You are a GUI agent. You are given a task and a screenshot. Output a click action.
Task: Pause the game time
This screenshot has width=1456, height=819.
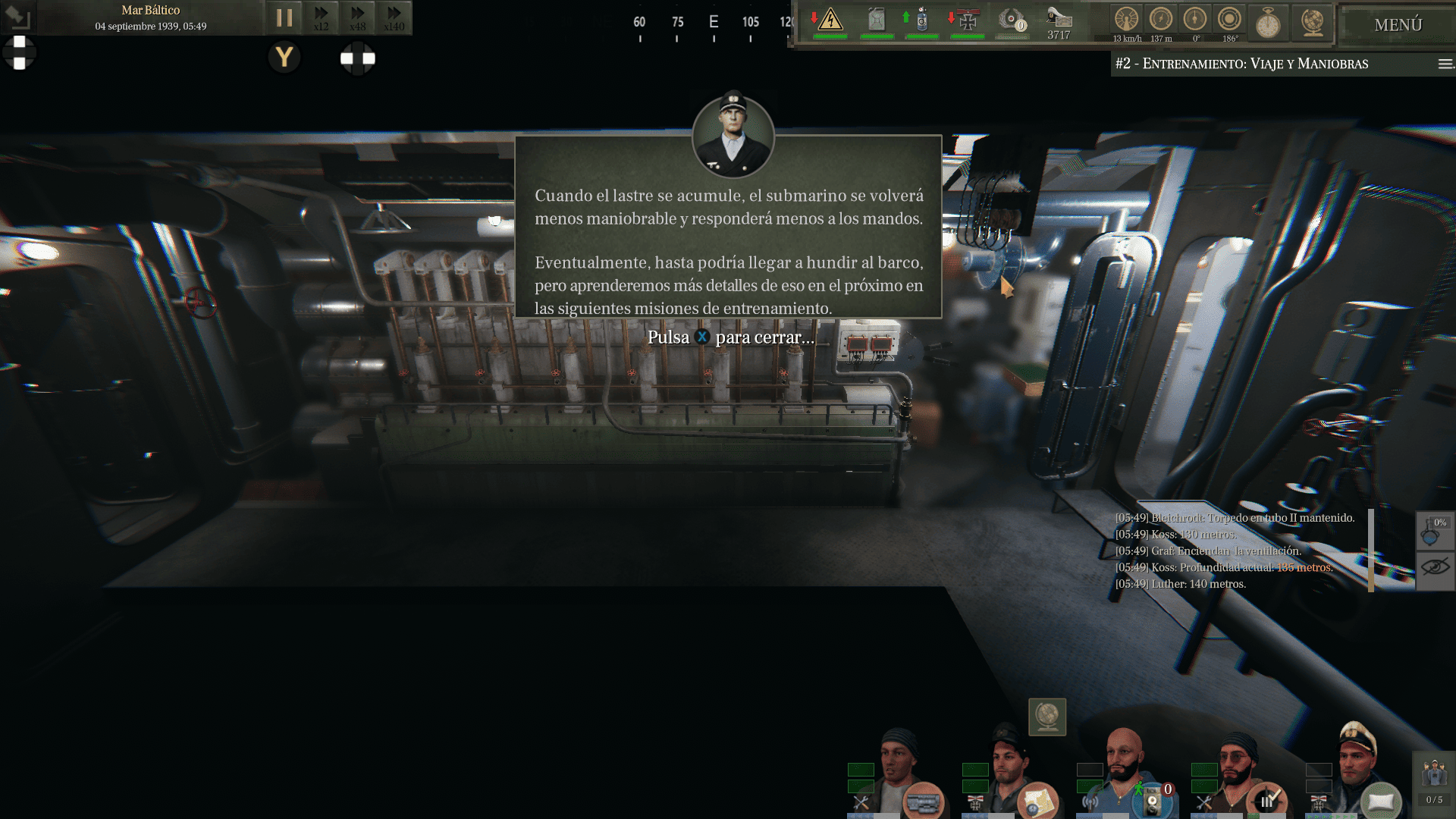coord(284,17)
